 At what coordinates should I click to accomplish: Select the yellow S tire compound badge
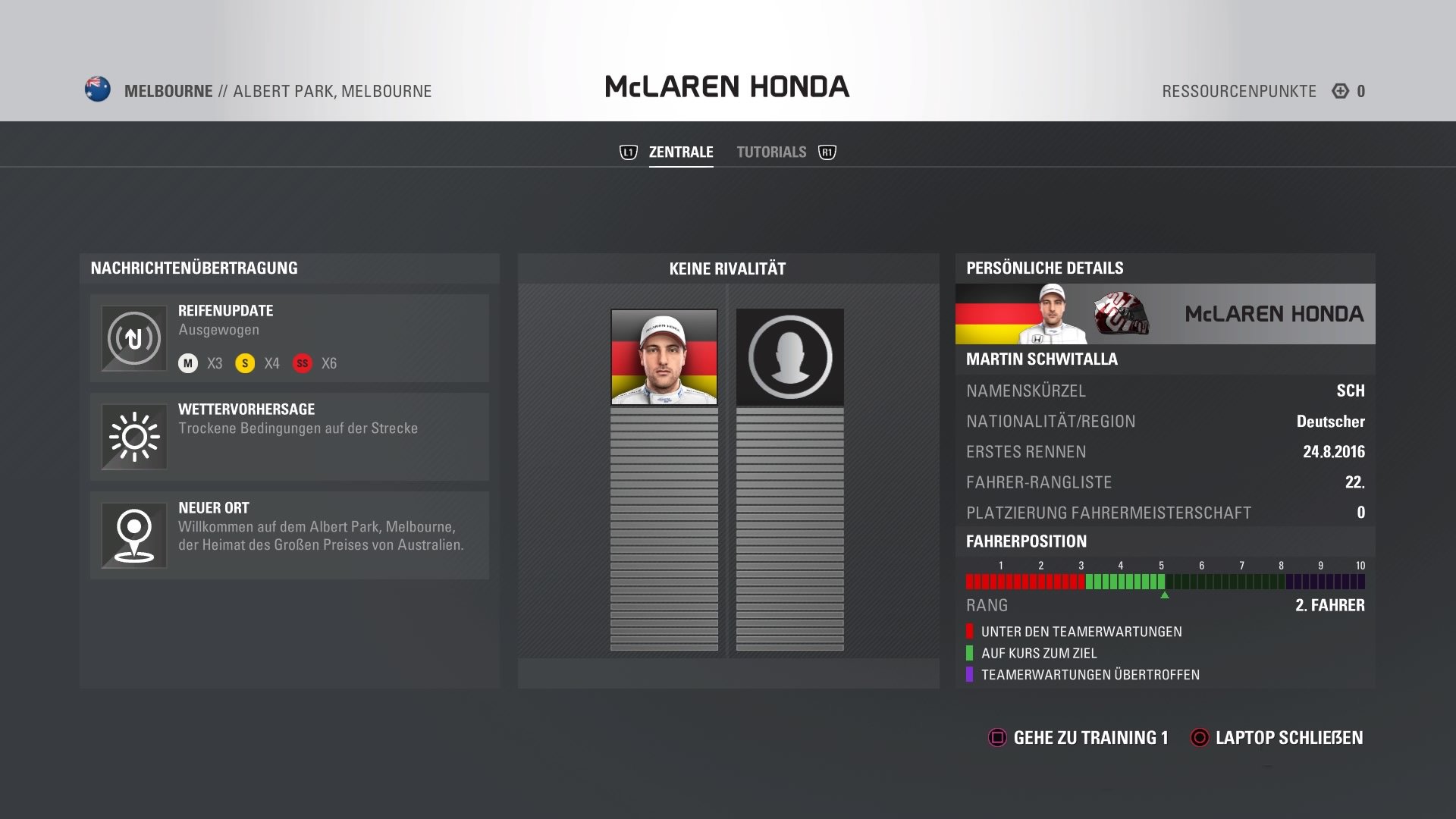point(244,363)
